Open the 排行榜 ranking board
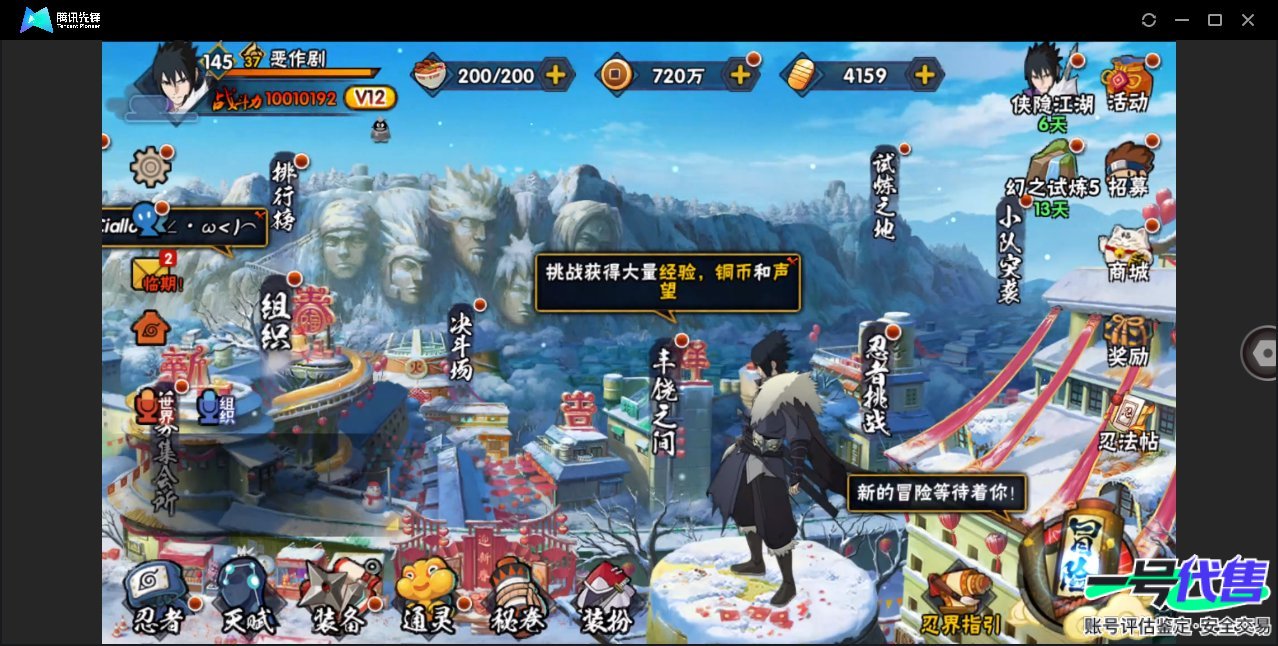The height and width of the screenshot is (646, 1278). tap(285, 194)
